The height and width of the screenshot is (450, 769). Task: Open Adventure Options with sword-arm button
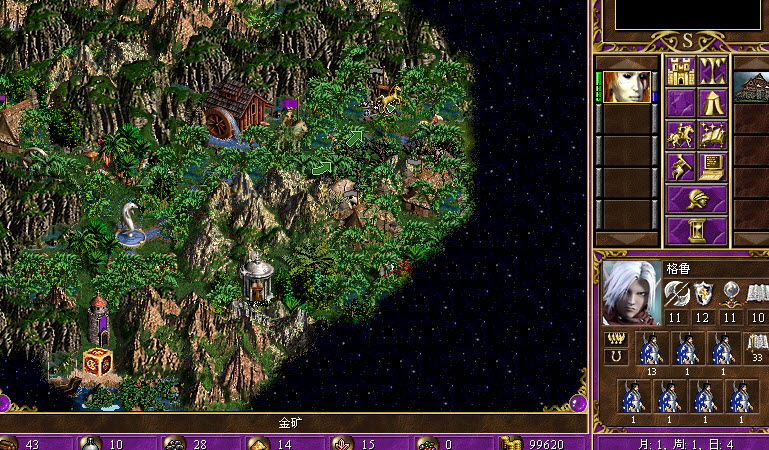(x=681, y=167)
